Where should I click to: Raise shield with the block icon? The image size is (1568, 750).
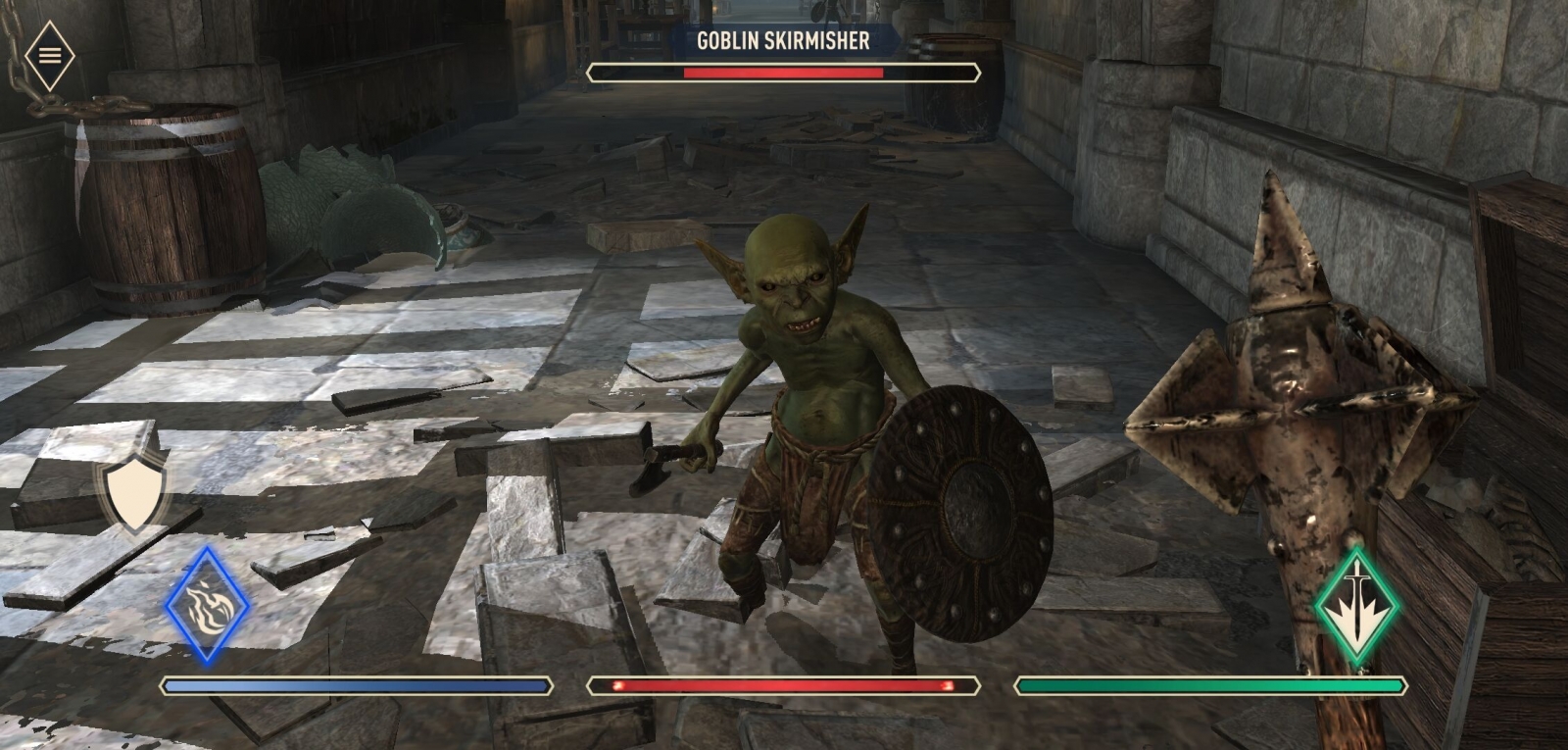pos(132,493)
